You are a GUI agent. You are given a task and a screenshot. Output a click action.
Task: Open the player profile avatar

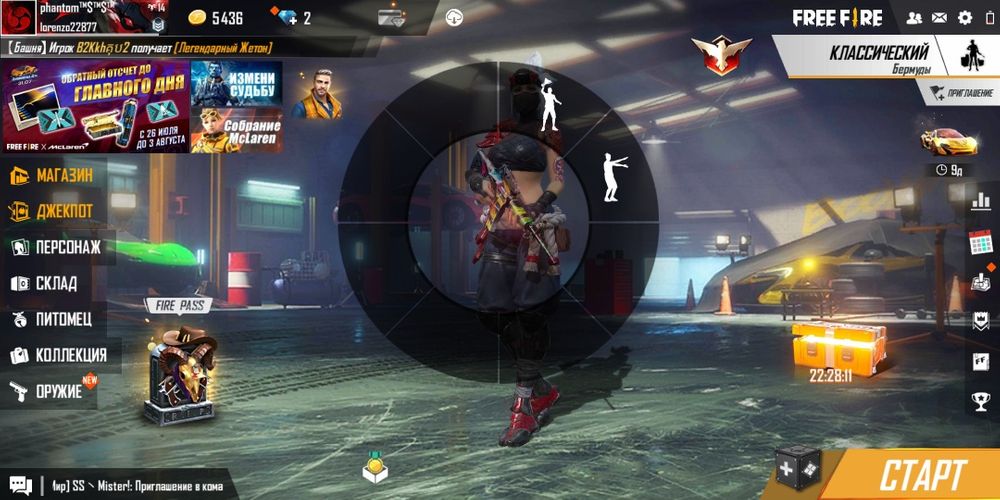pyautogui.click(x=19, y=18)
